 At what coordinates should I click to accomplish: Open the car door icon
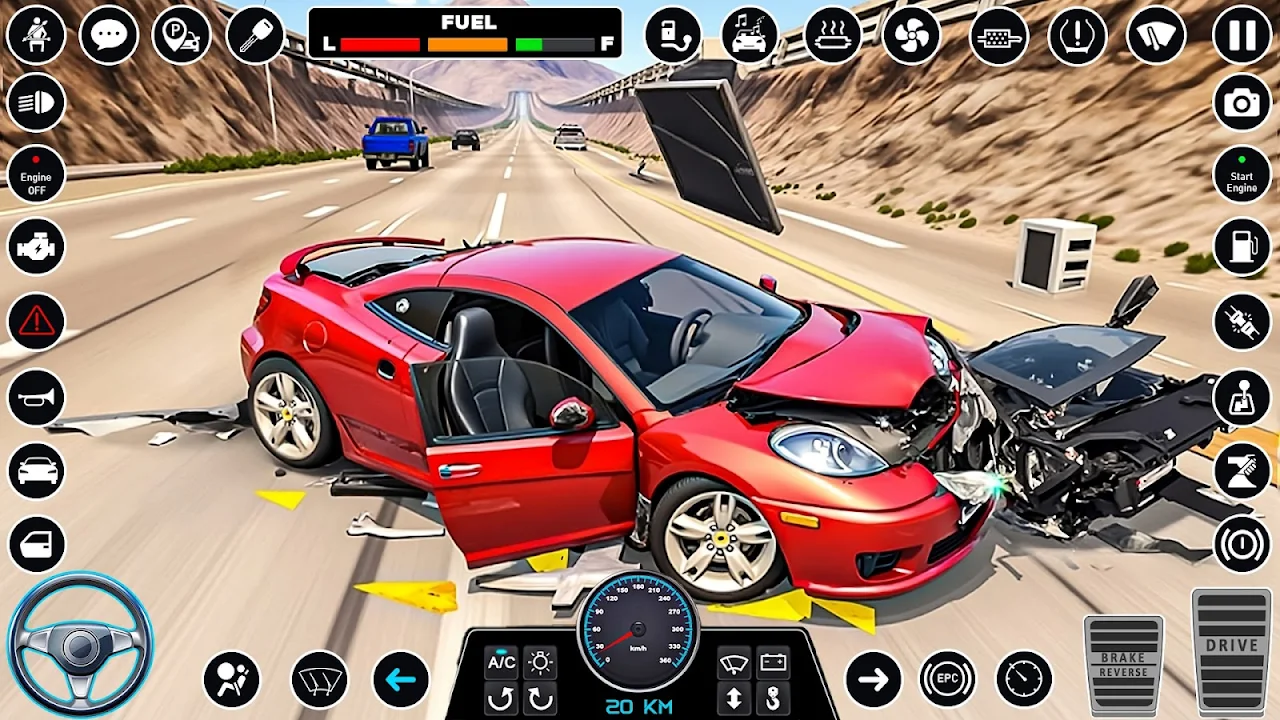click(x=36, y=544)
